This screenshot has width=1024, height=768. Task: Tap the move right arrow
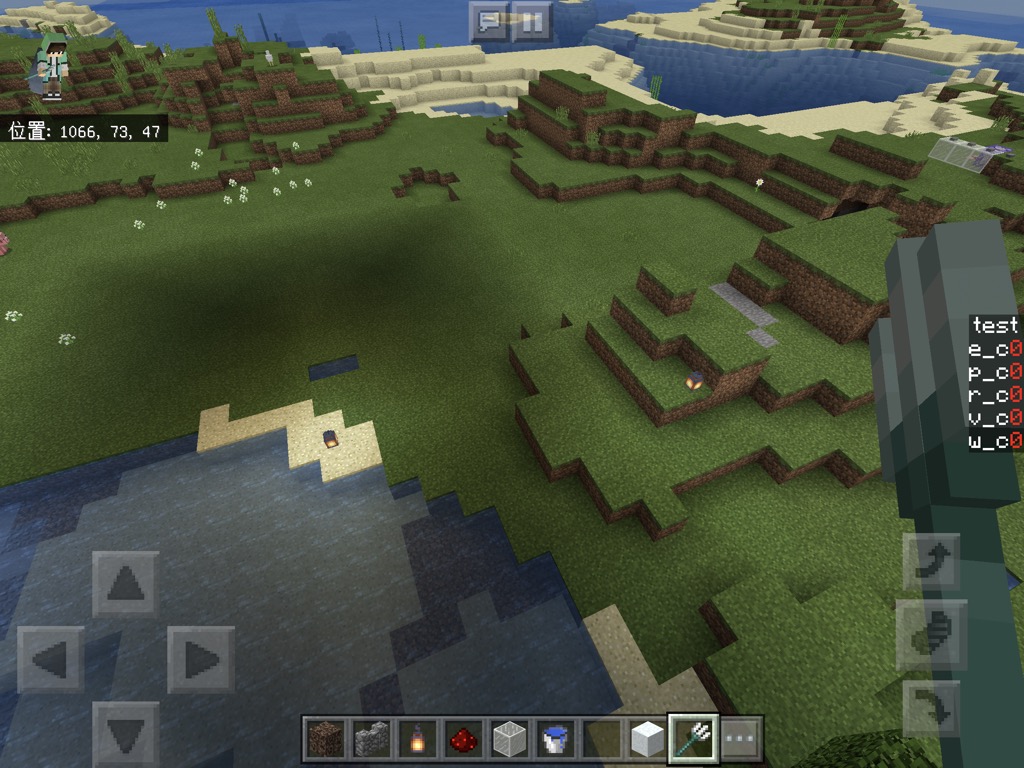(x=200, y=659)
